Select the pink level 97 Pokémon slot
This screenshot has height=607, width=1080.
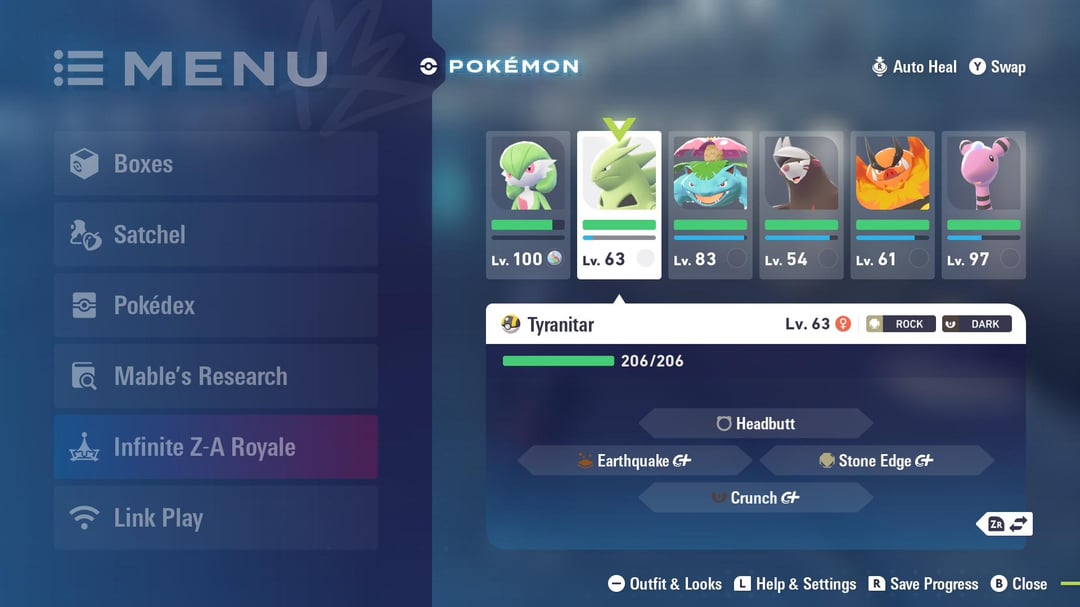pos(983,205)
